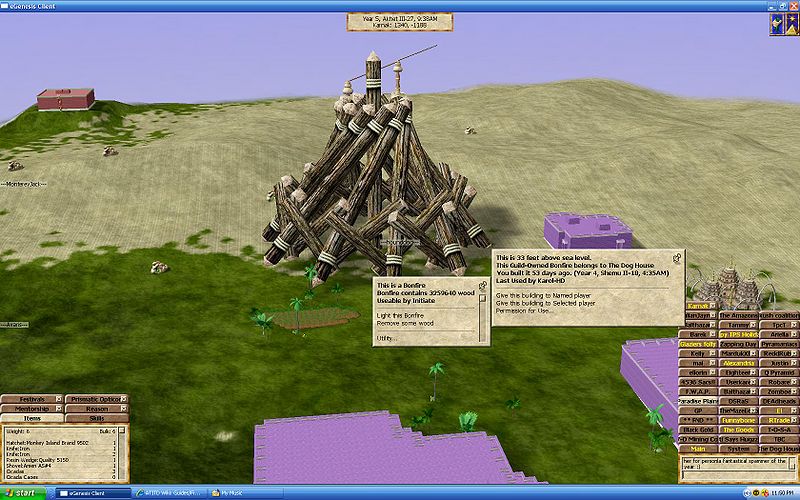
Task: Close the eGenesis Client window
Action: click(791, 5)
